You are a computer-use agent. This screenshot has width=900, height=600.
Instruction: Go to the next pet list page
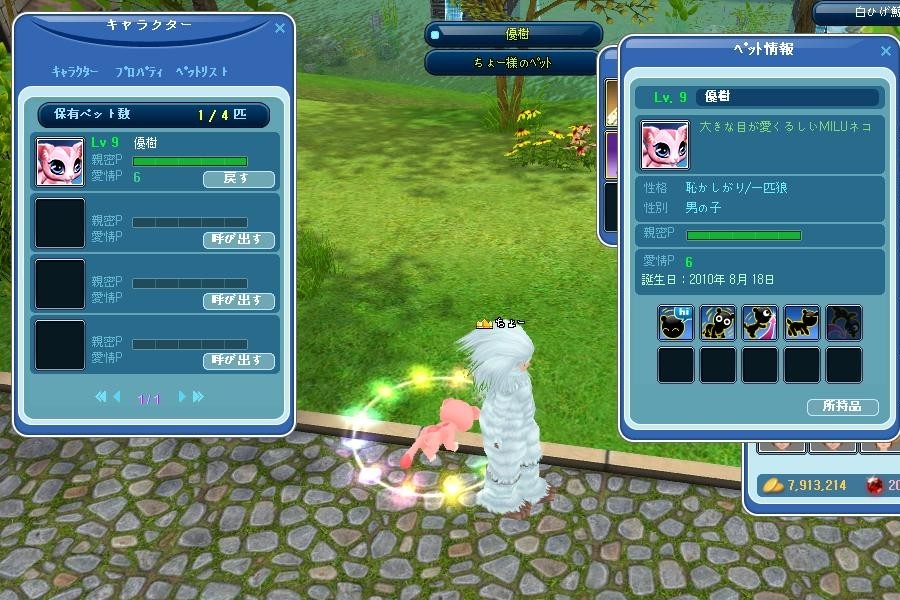tap(182, 397)
